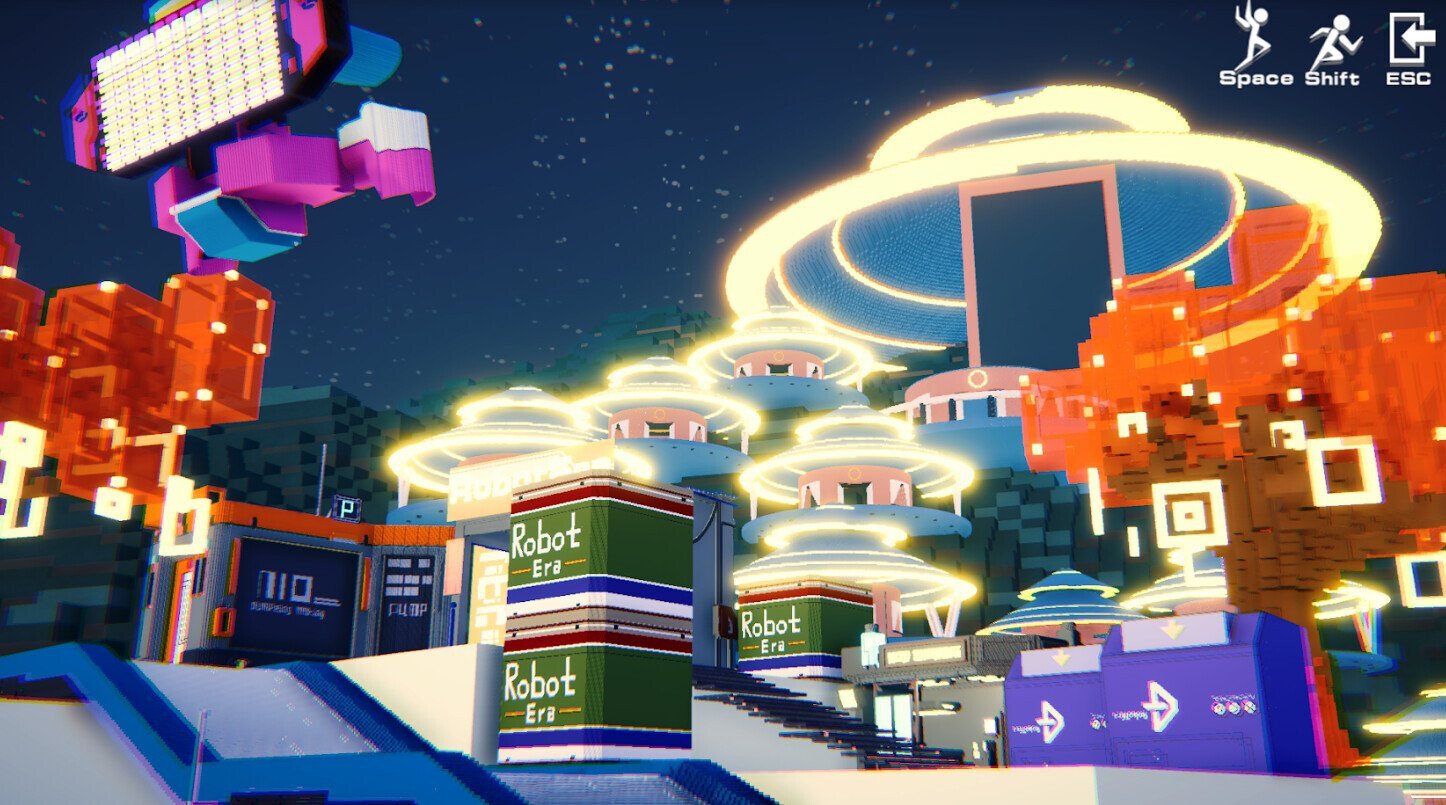Activate the jumping figure icon
The width and height of the screenshot is (1446, 805).
pos(1252,38)
